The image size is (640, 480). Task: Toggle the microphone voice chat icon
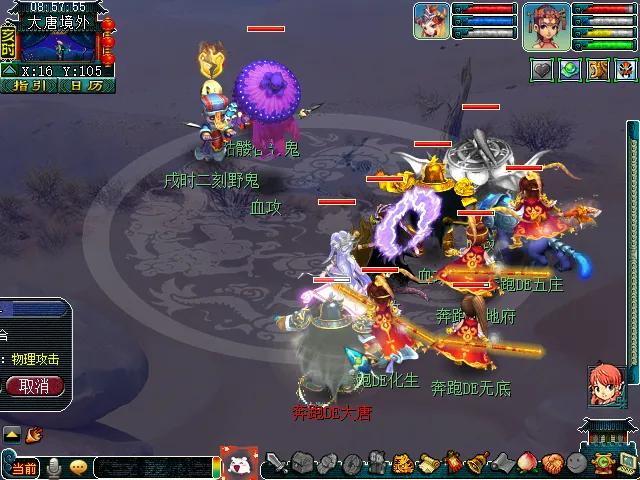coord(54,467)
